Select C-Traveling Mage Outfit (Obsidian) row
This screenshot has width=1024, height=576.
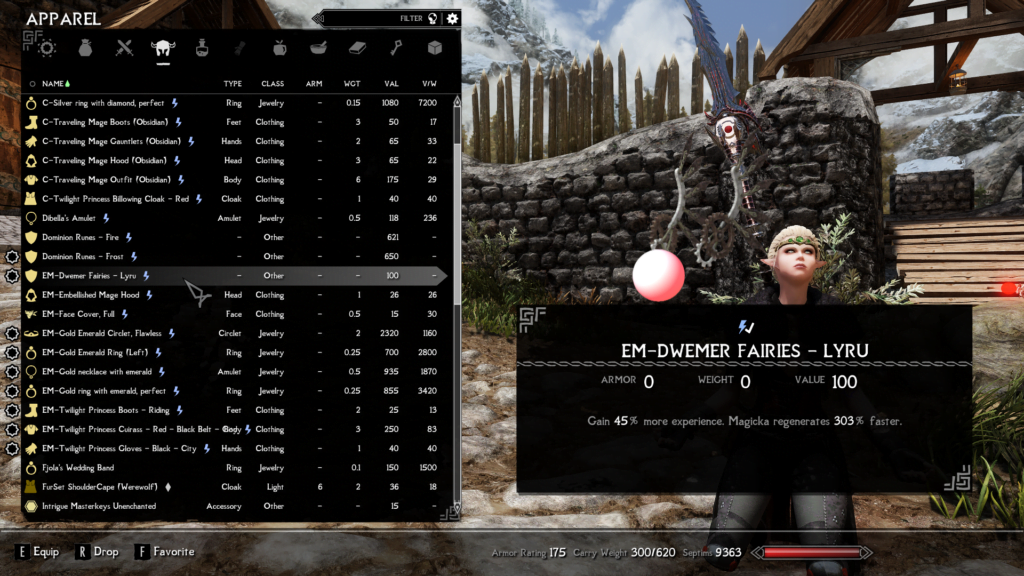(x=102, y=180)
